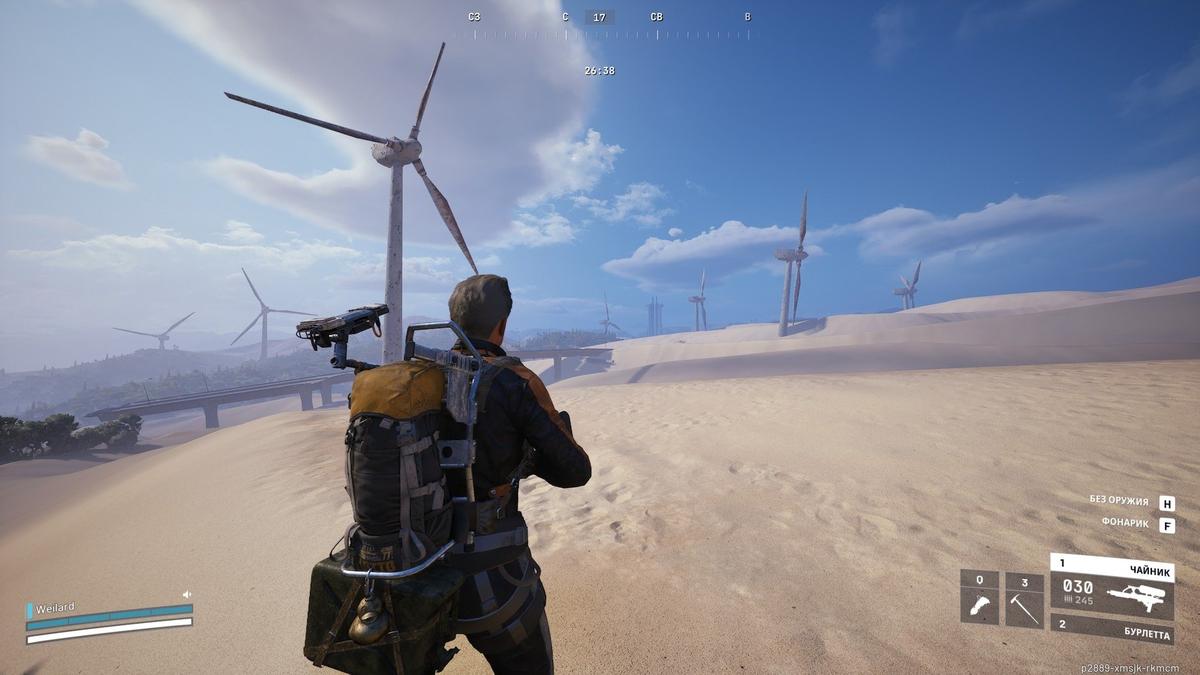Click the speaker icon above the health bar
The width and height of the screenshot is (1200, 675).
pyautogui.click(x=187, y=594)
